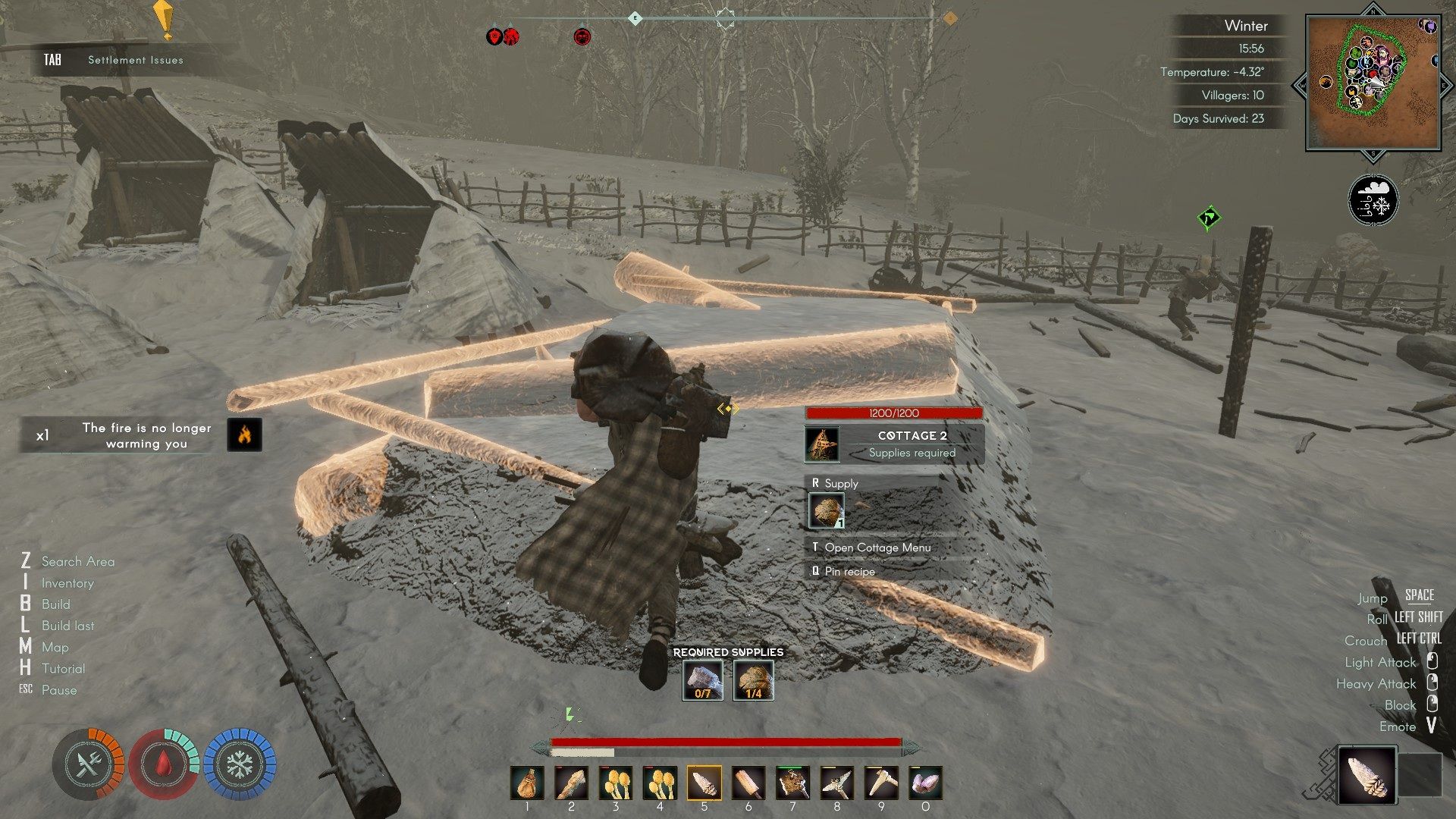1456x819 pixels.
Task: Select the supply item slot under Supply
Action: click(826, 511)
